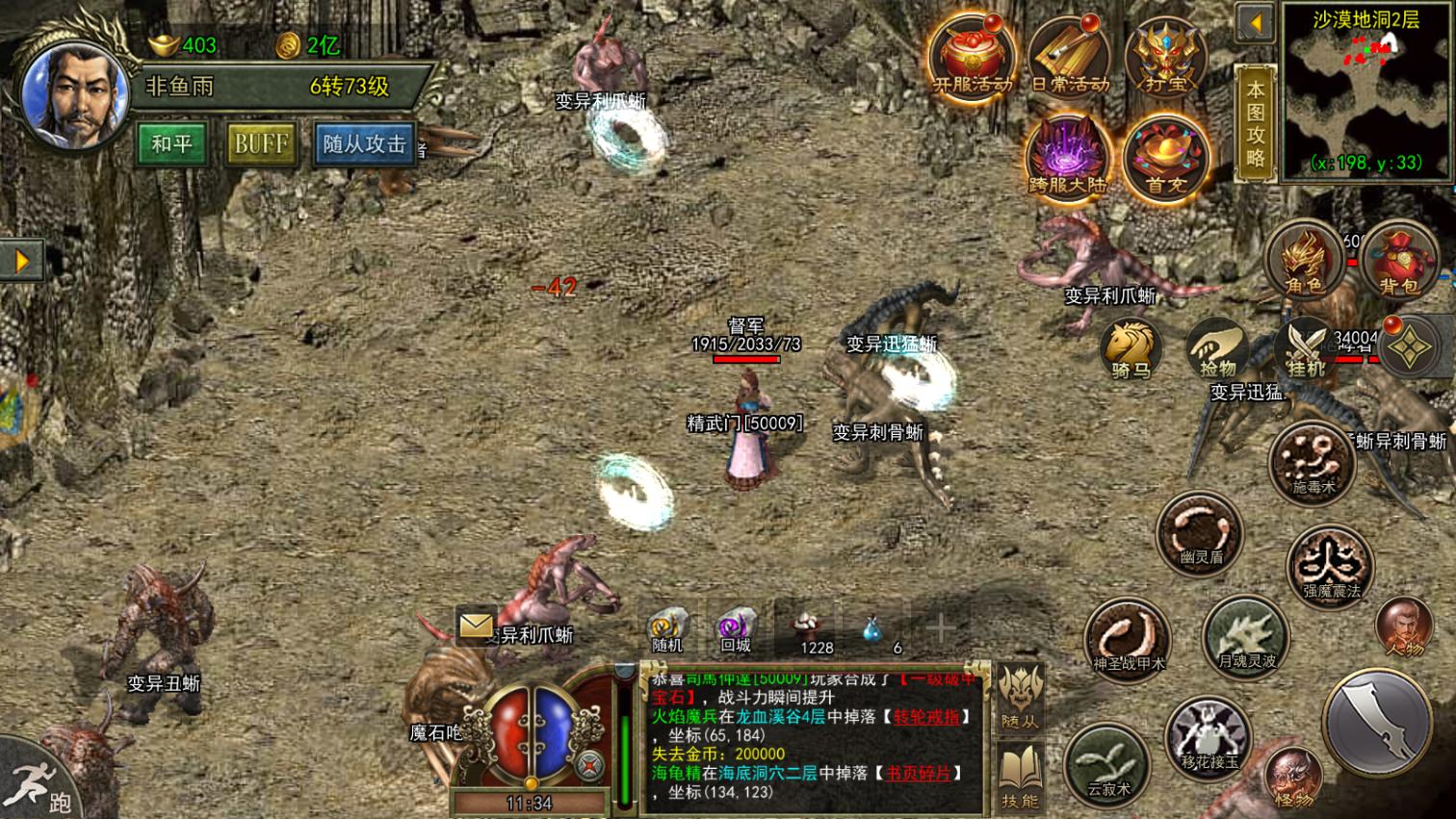The image size is (1456, 819).
Task: Use the 回城 town return scroll
Action: point(736,630)
